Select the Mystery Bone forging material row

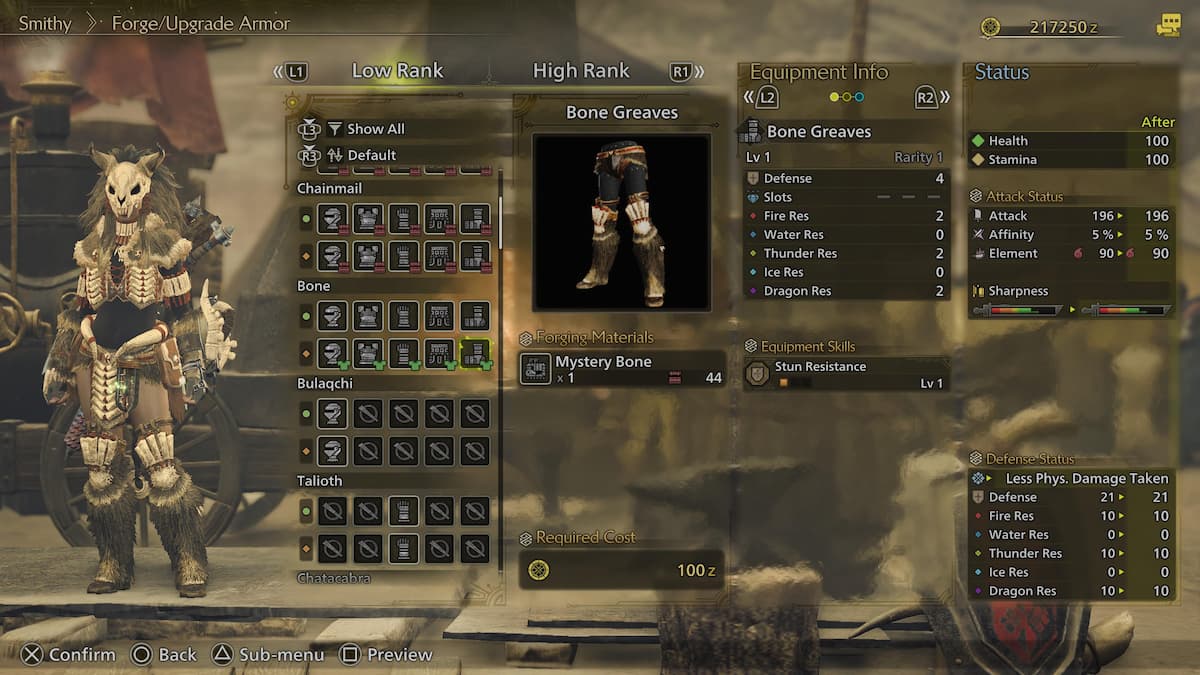[622, 368]
